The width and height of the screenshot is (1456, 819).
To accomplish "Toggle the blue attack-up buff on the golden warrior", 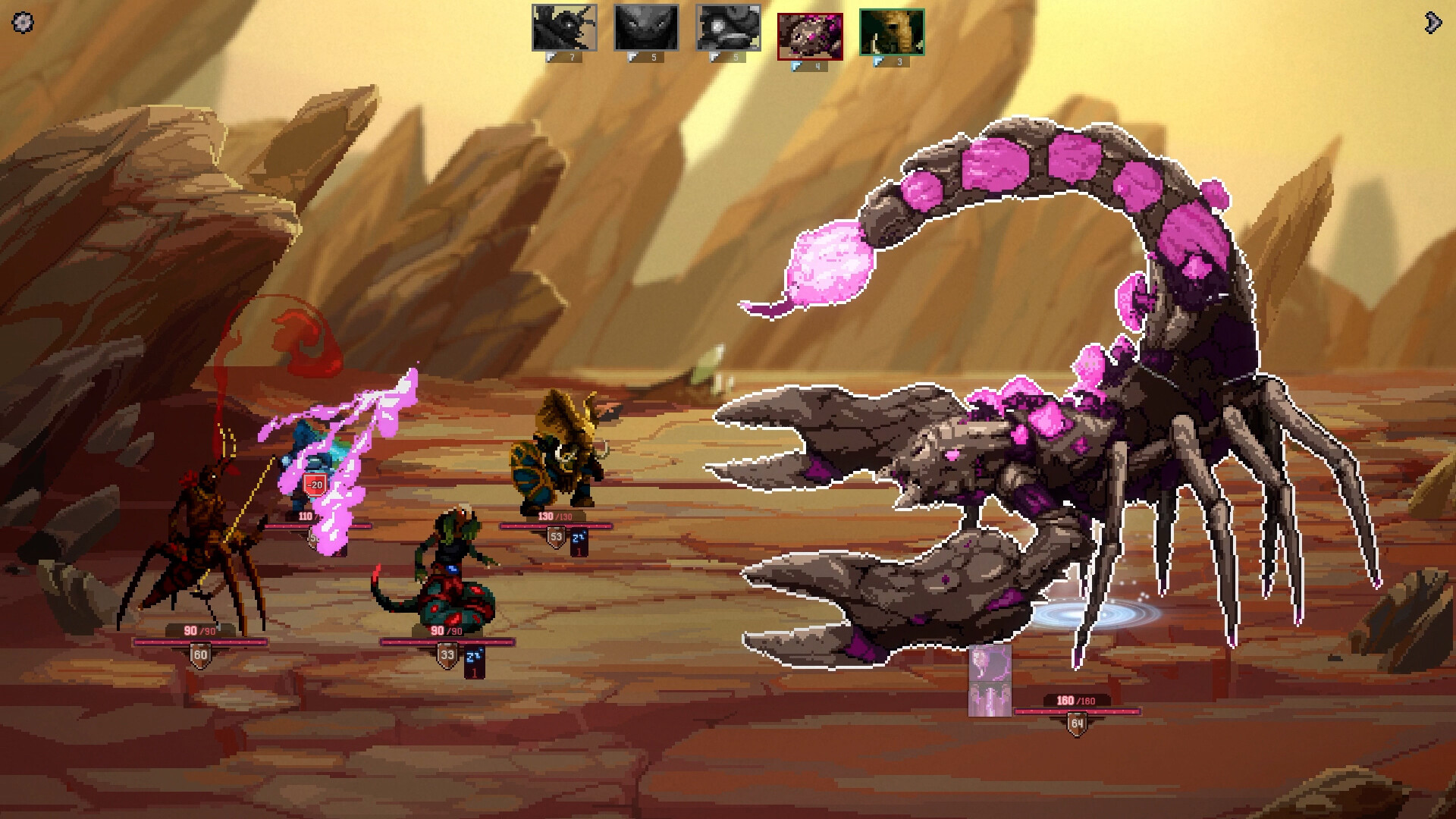I will click(579, 536).
